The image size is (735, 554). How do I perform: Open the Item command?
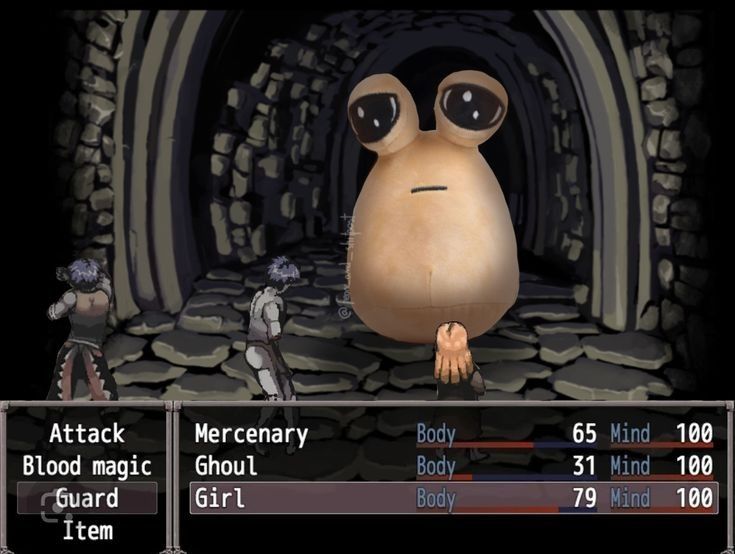[87, 530]
